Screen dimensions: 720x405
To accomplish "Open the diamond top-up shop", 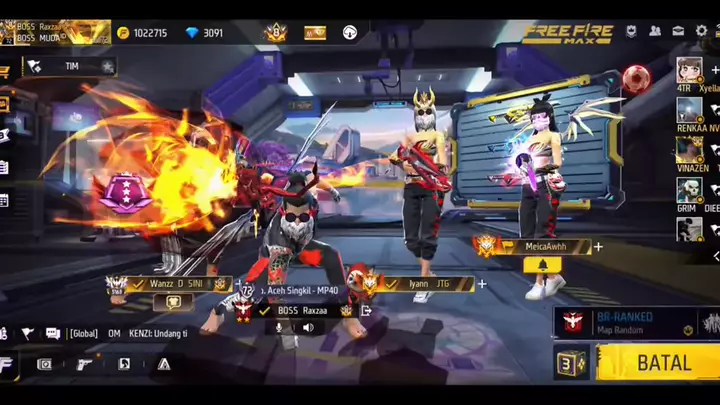I will [204, 33].
